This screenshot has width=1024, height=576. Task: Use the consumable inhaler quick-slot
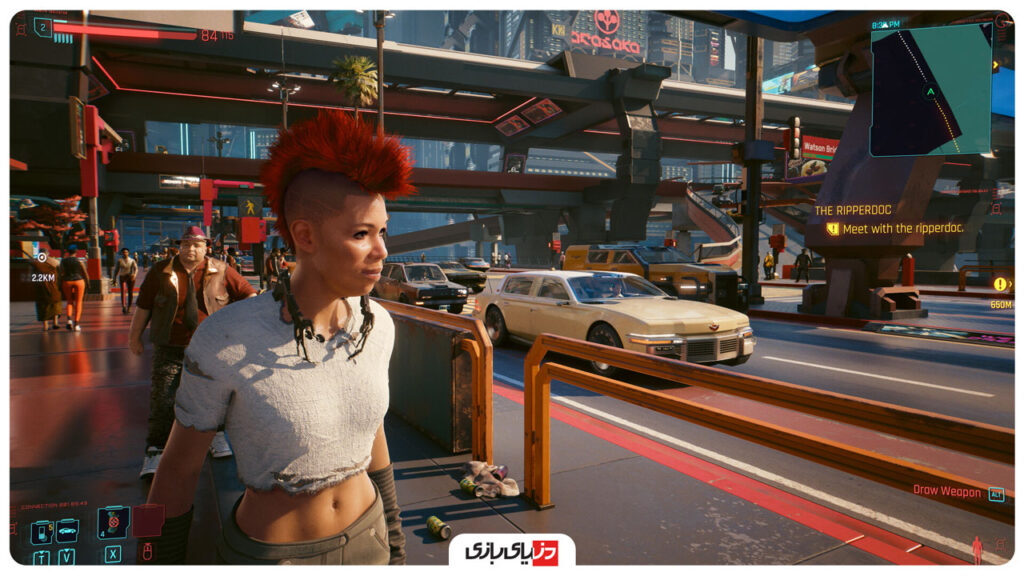112,522
